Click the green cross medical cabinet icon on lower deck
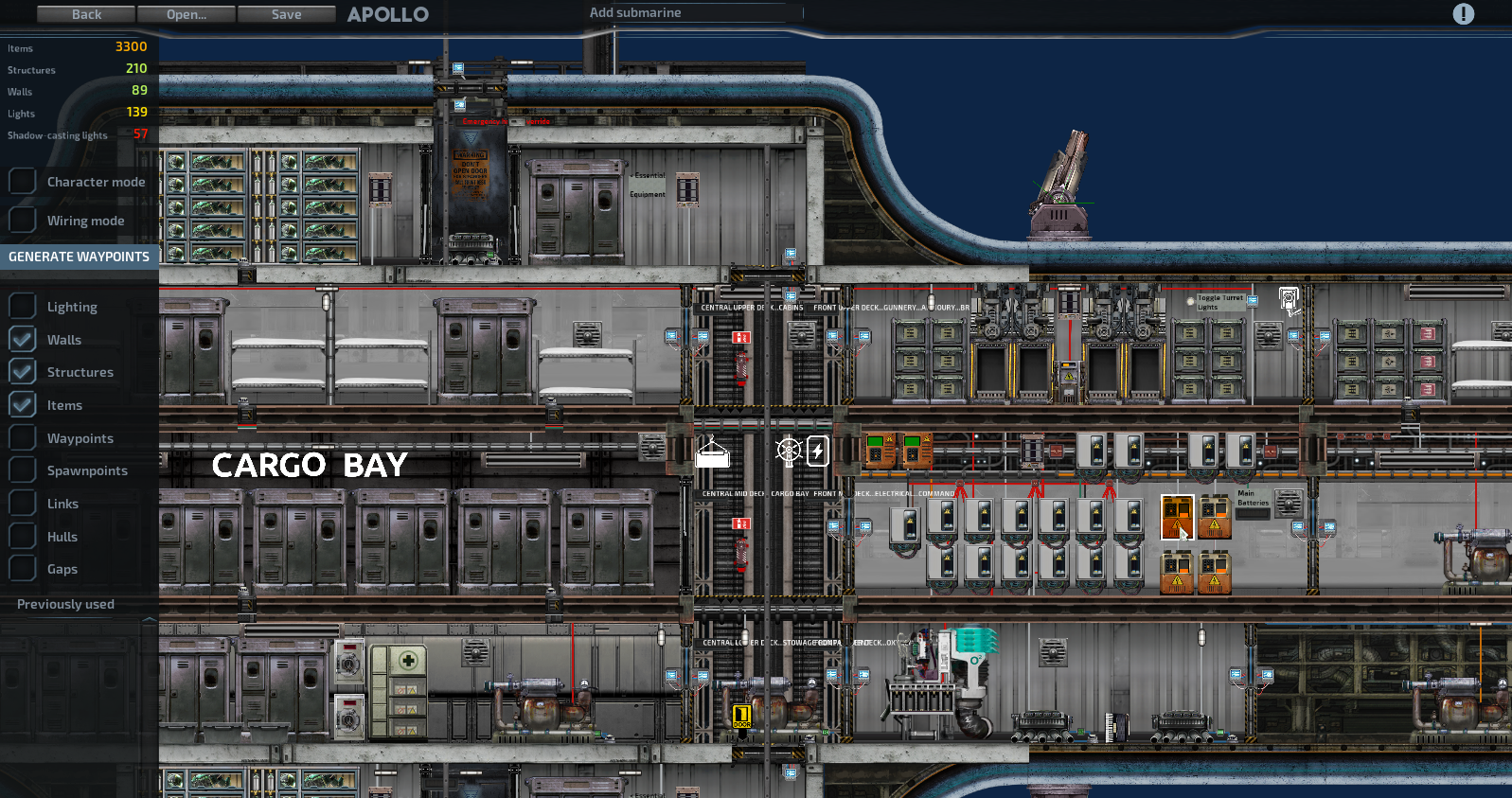The height and width of the screenshot is (798, 1512). [x=409, y=662]
